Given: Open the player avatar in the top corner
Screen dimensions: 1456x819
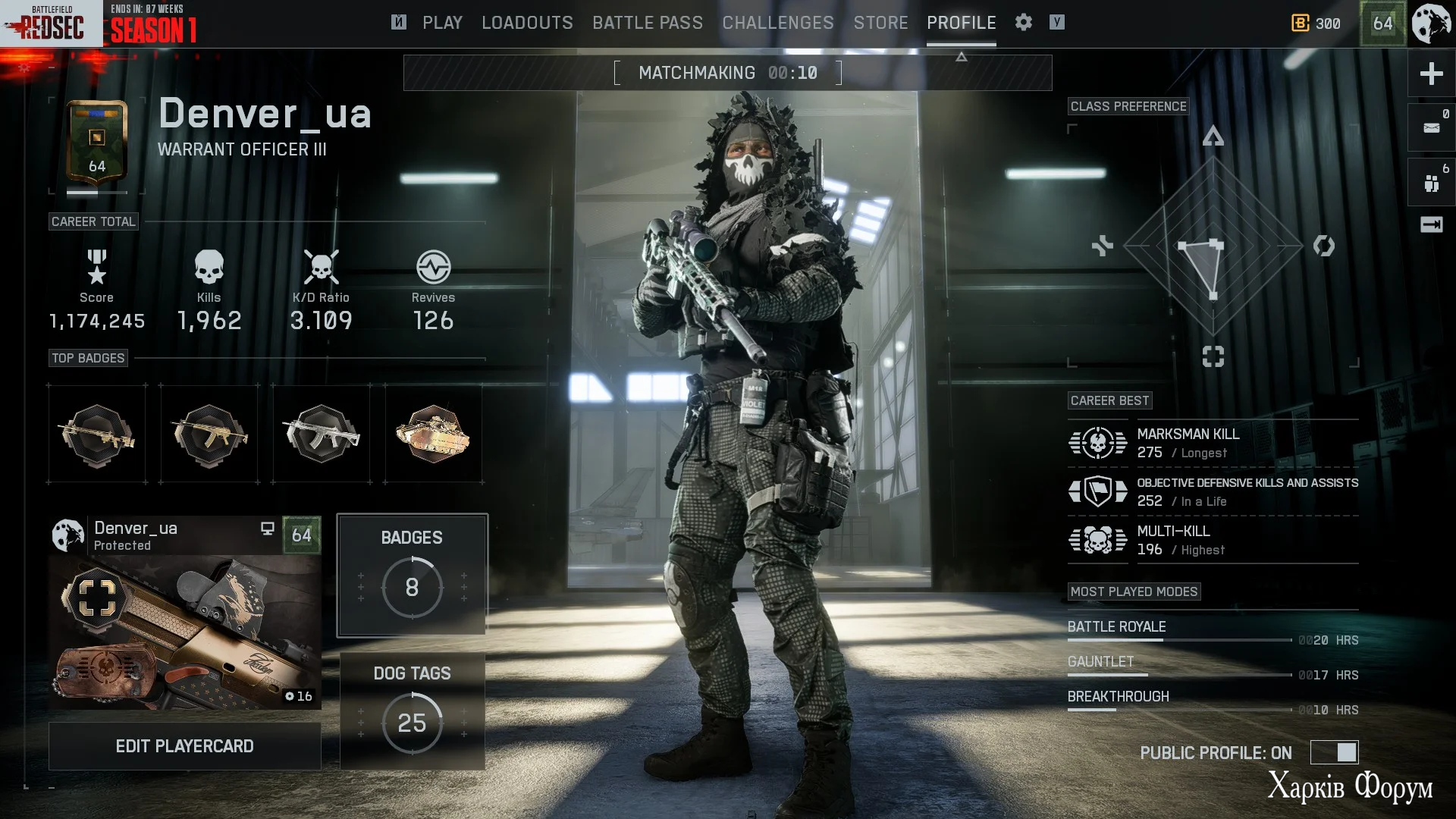Looking at the screenshot, I should [x=1432, y=24].
